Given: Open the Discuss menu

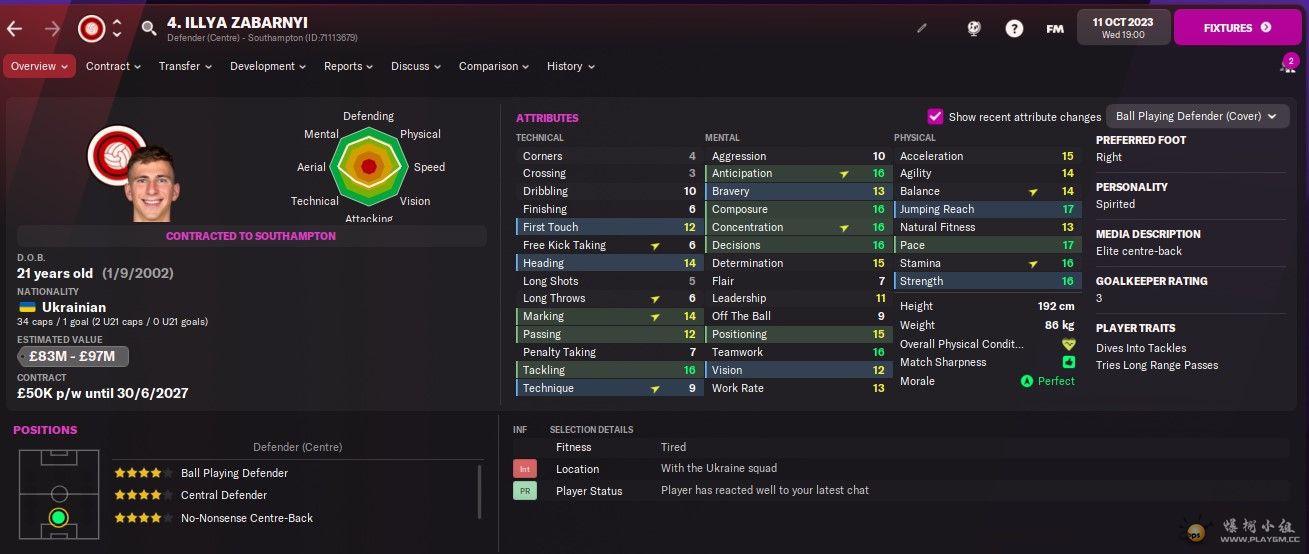Looking at the screenshot, I should click(416, 66).
